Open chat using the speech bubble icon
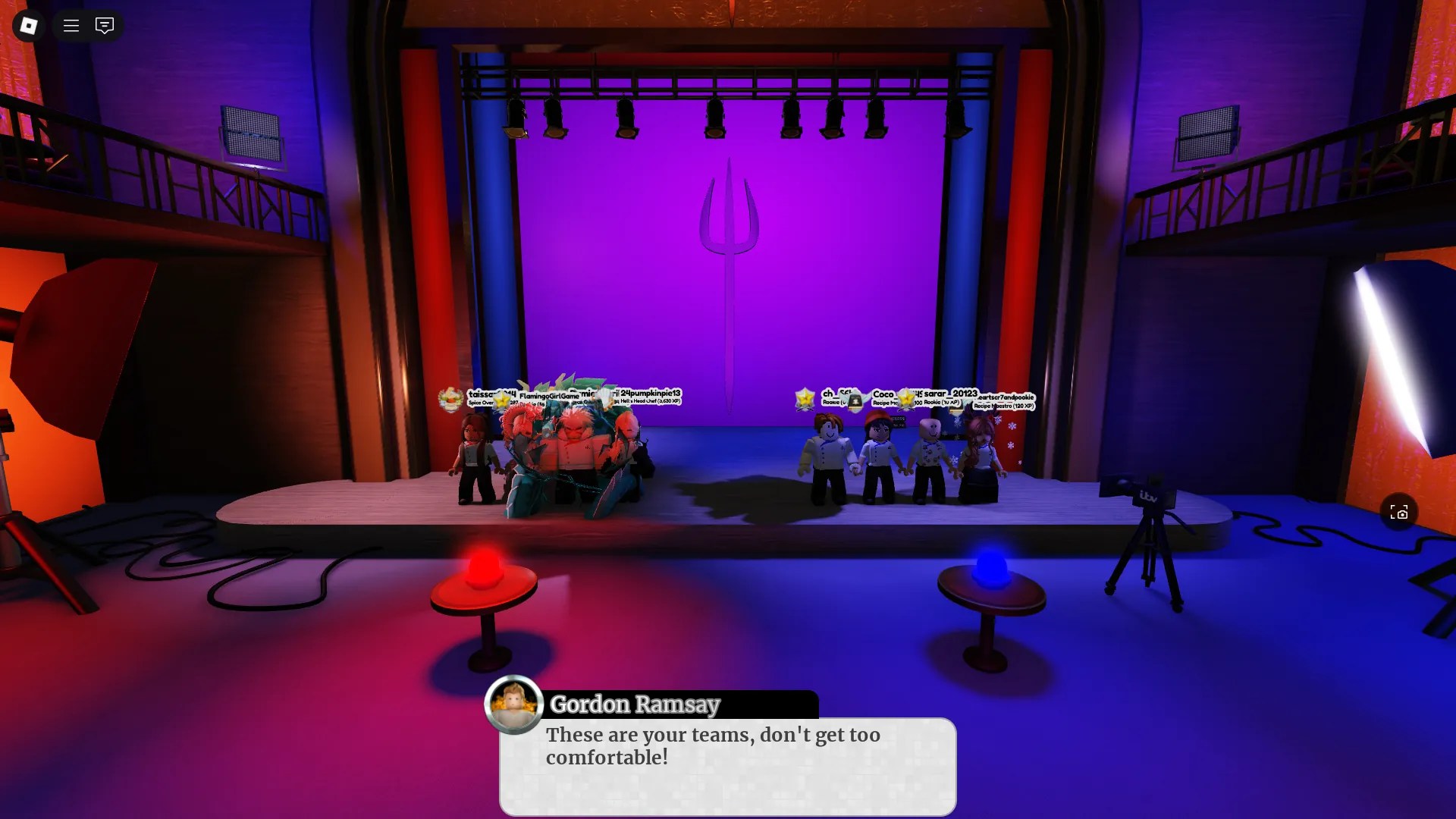This screenshot has width=1456, height=819. (104, 25)
